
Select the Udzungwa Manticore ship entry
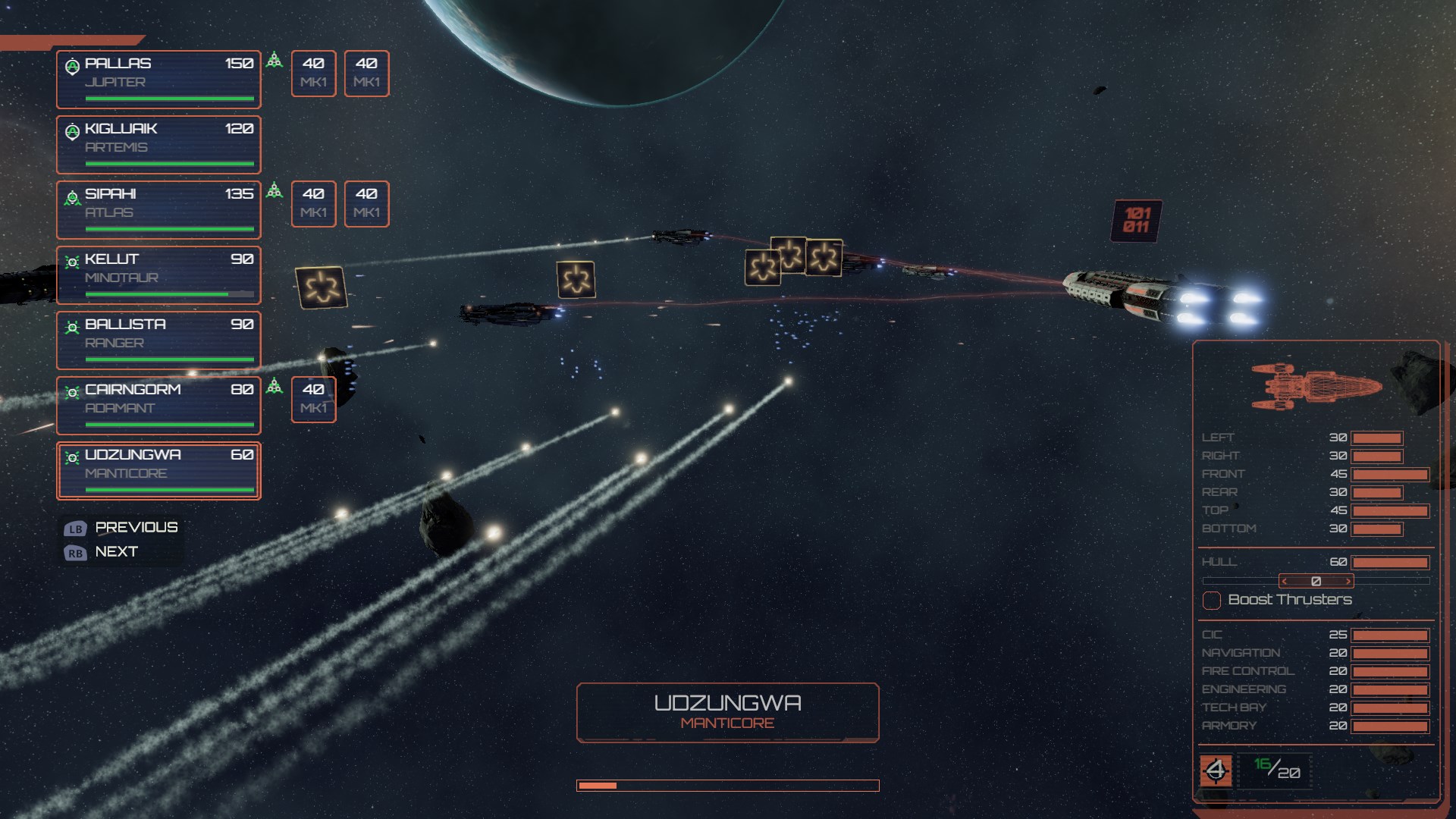point(158,470)
